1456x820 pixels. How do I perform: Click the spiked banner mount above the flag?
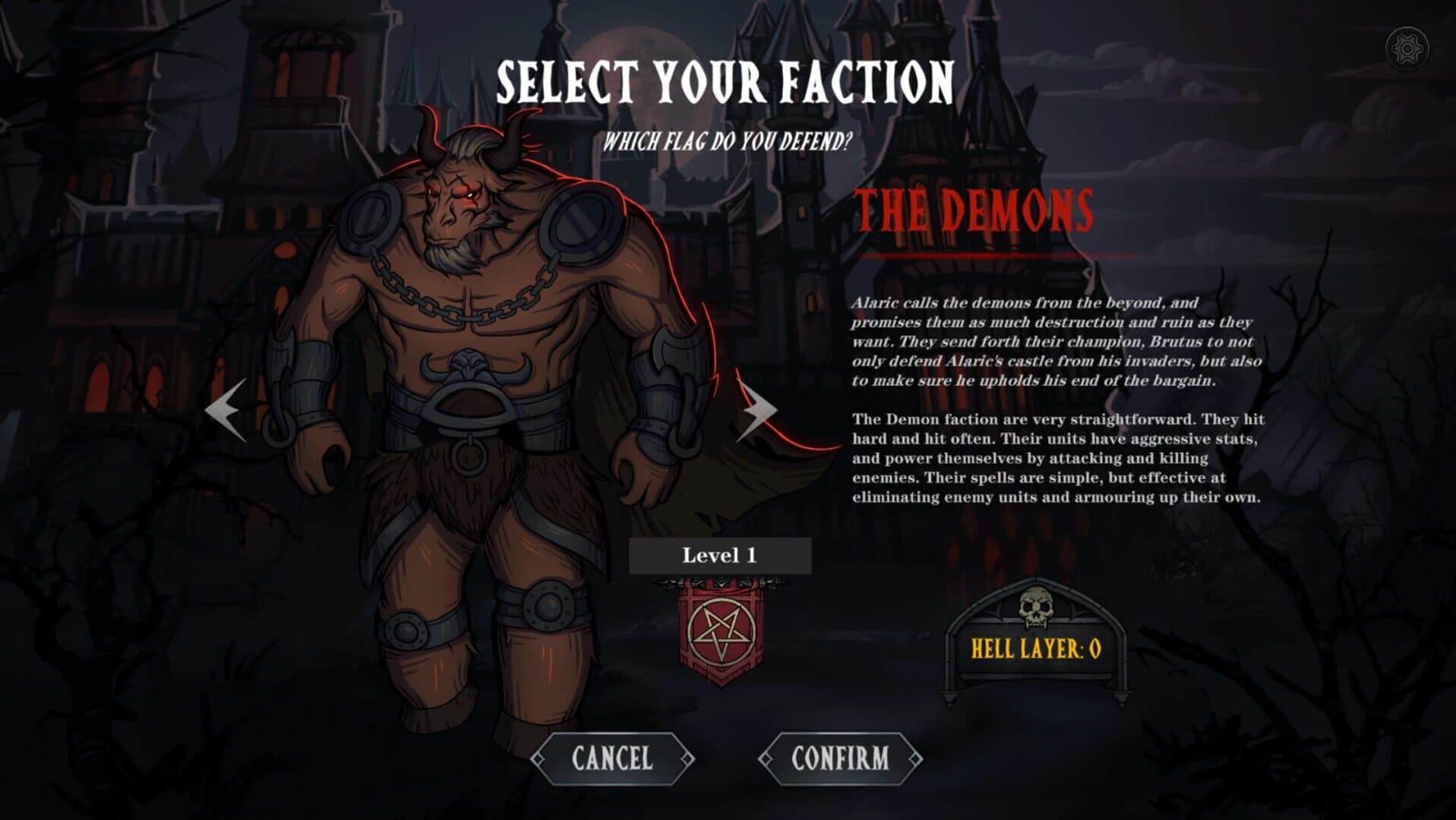(719, 582)
